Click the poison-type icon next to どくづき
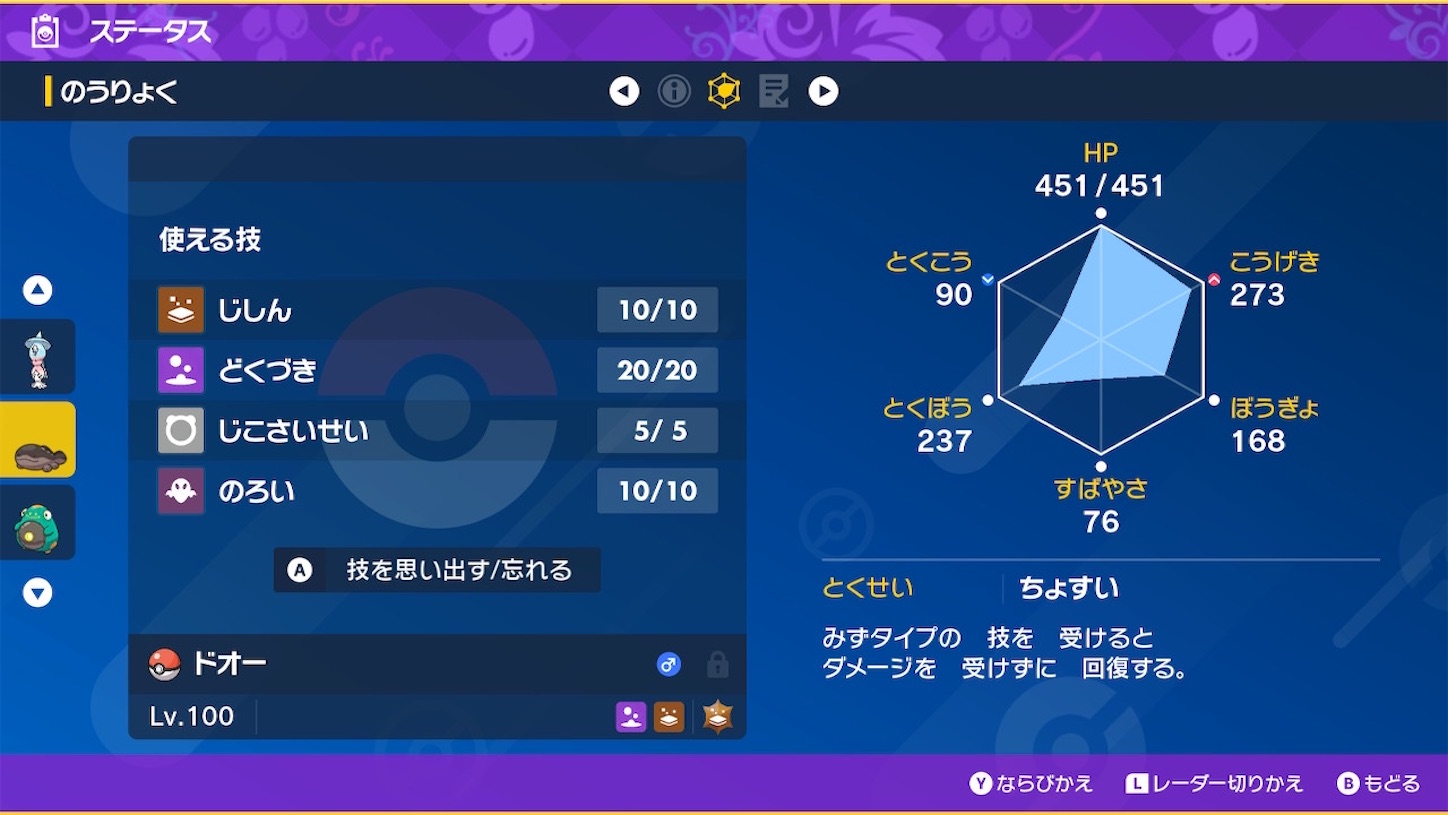 180,370
